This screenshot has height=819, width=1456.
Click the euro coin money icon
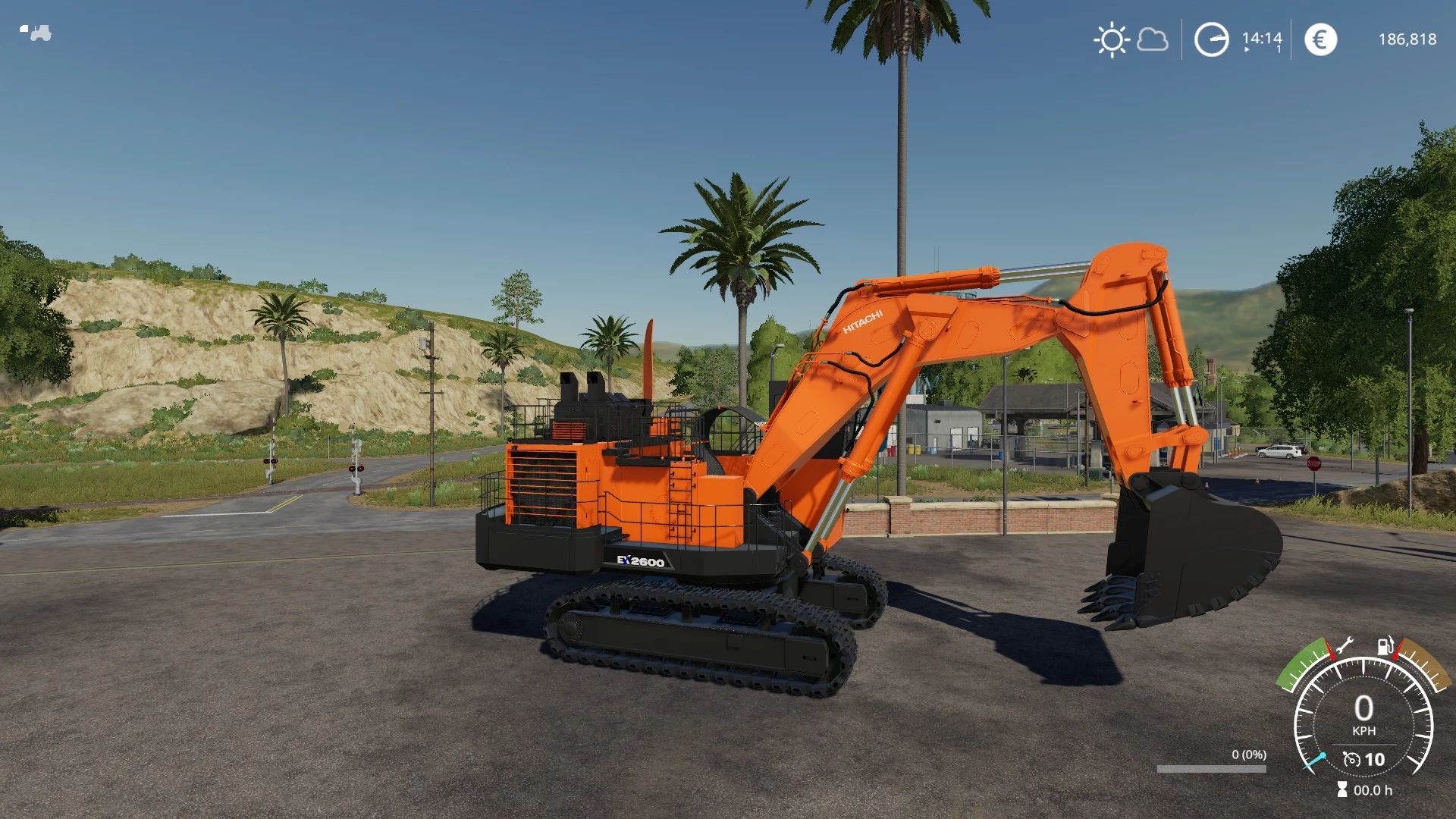[x=1321, y=38]
